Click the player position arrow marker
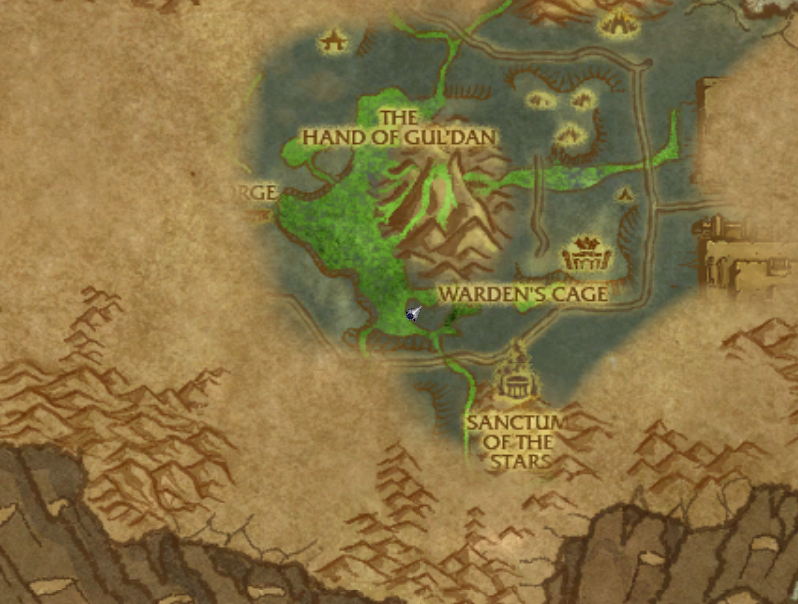This screenshot has width=798, height=604. click(x=412, y=314)
